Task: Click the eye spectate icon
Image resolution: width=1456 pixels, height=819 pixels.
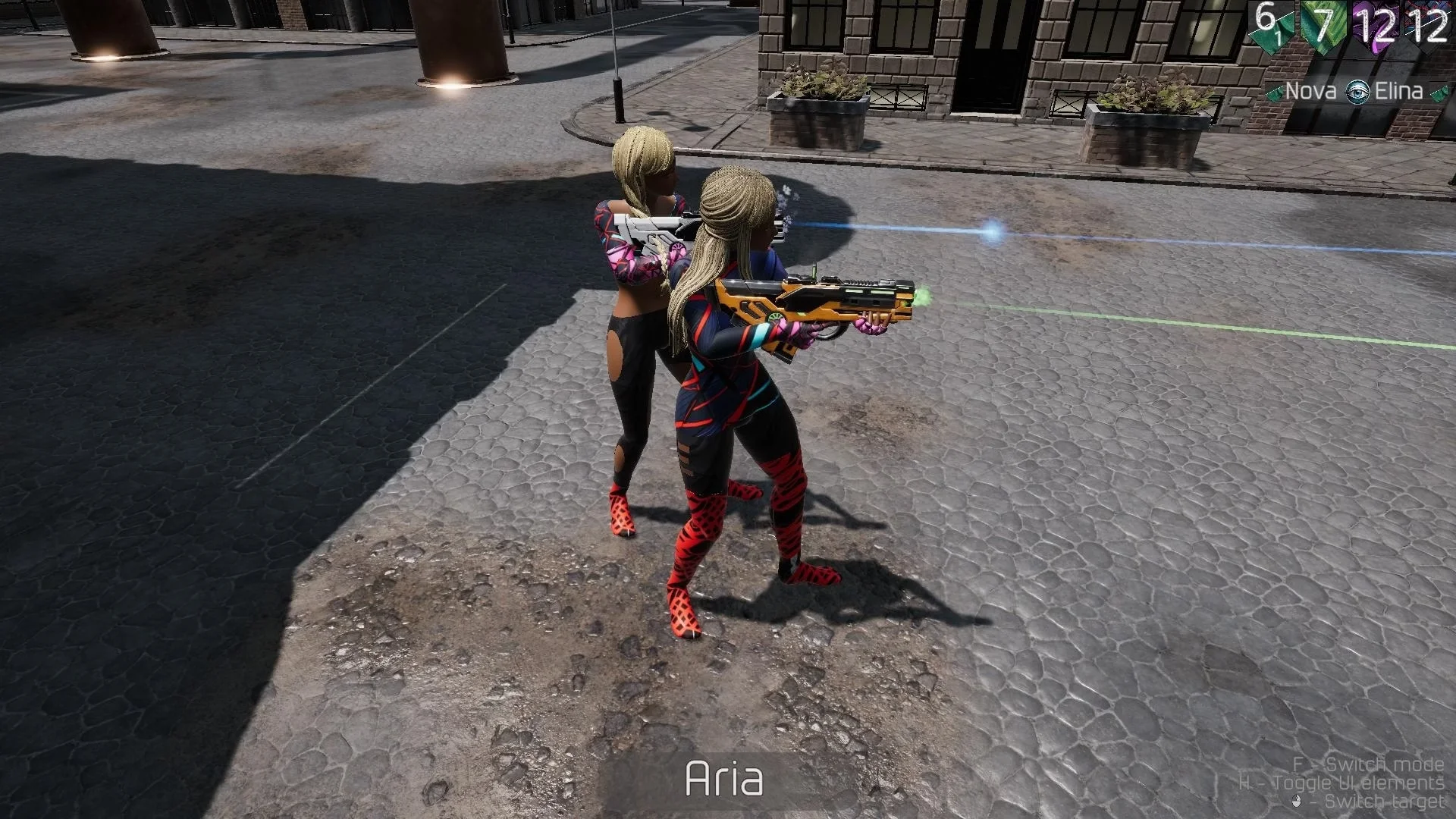Action: 1356,93
